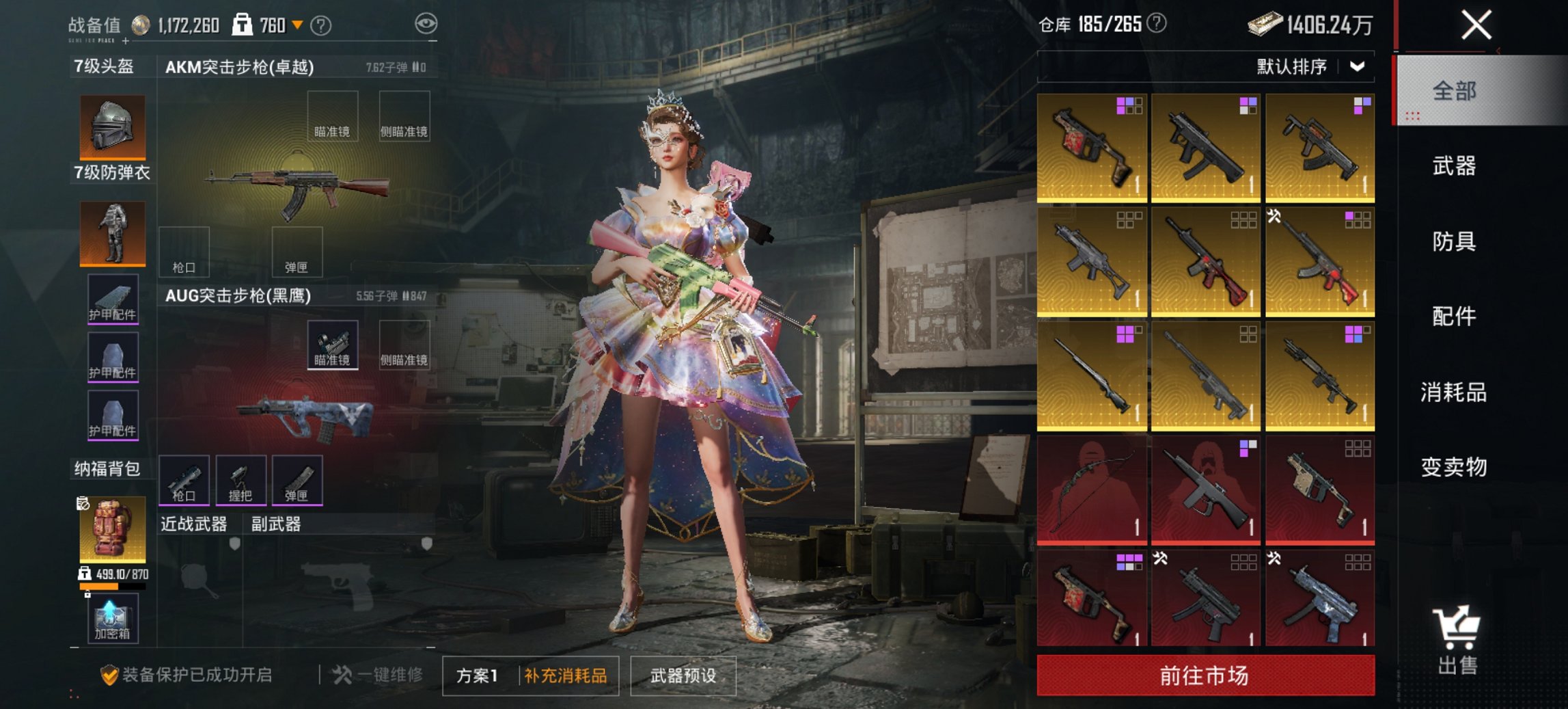Close the warehouse screen with X
The height and width of the screenshot is (709, 1568).
(x=1476, y=26)
